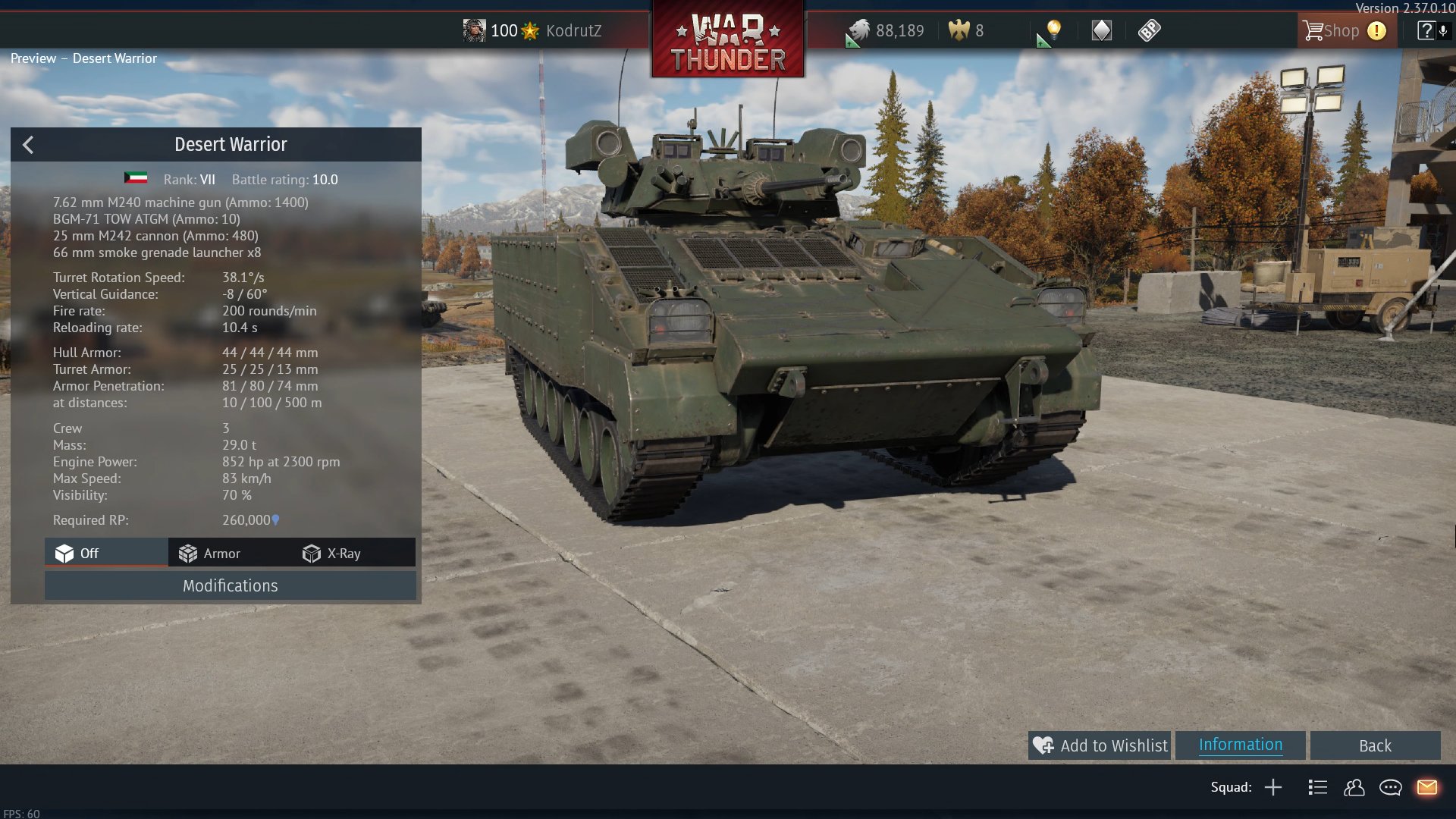Open the vehicle Information page
1456x819 pixels.
pos(1240,745)
